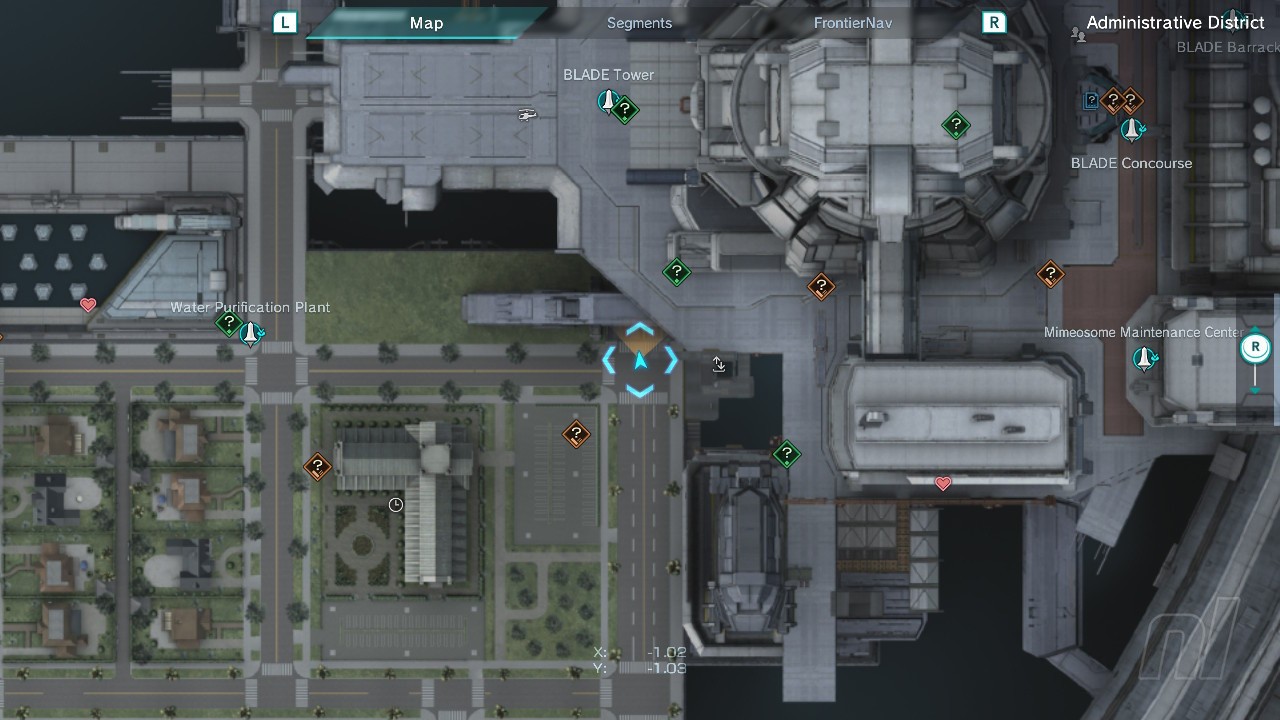
Task: Choose the Water Purification Plant landmark marker
Action: [251, 333]
